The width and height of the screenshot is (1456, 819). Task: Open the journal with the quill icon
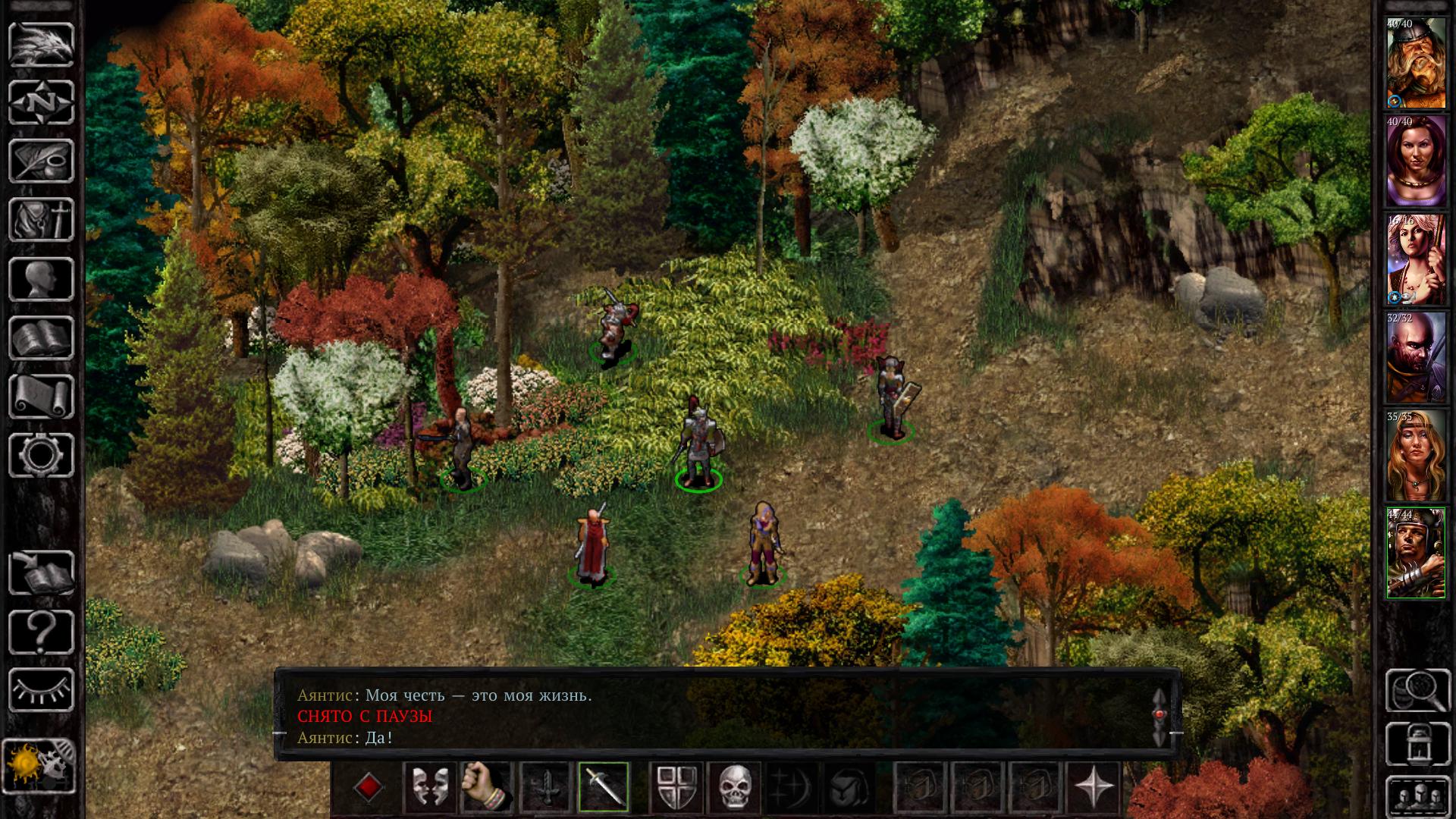click(41, 161)
